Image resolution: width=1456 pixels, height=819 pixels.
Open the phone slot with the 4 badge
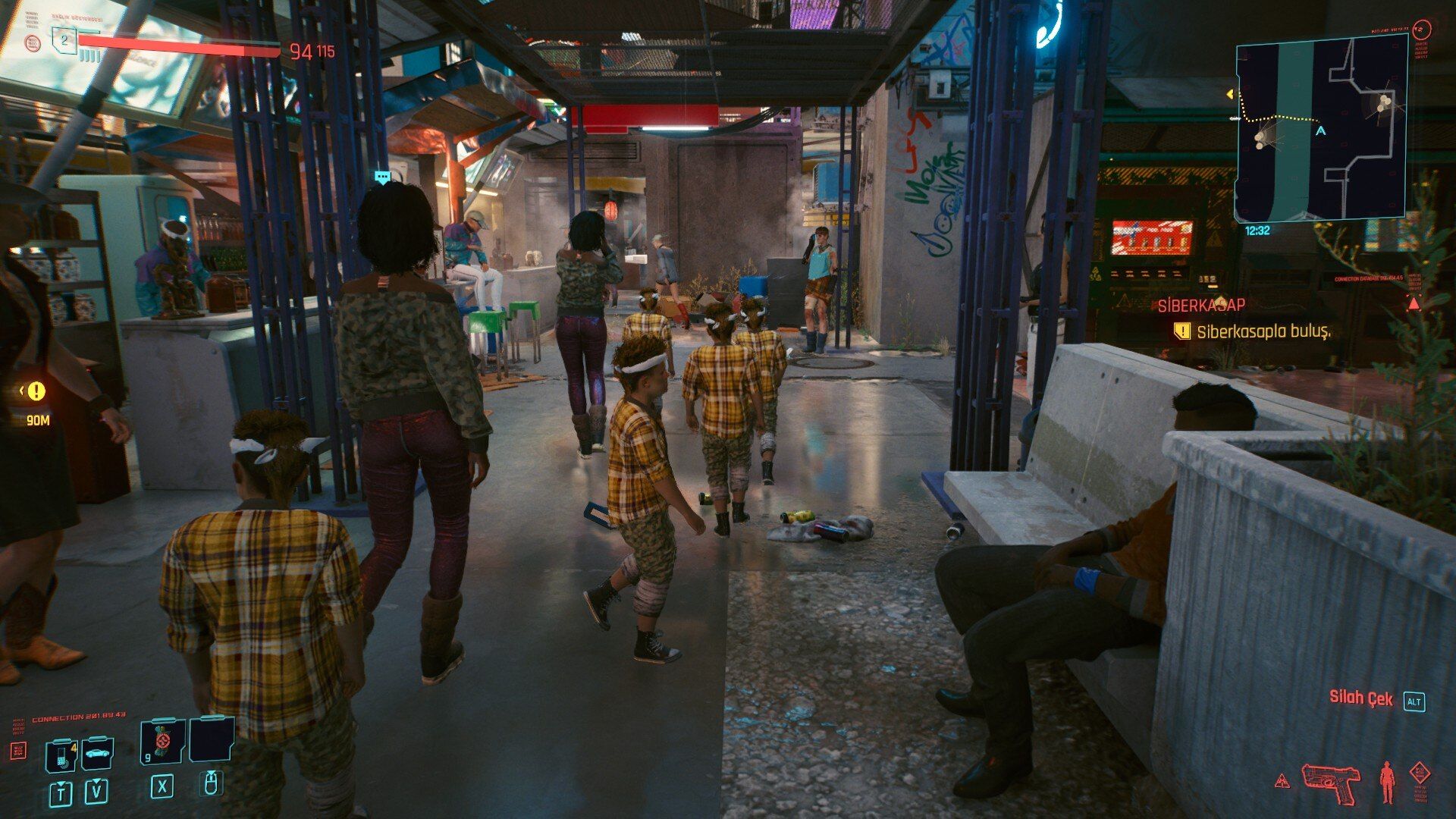(x=61, y=754)
